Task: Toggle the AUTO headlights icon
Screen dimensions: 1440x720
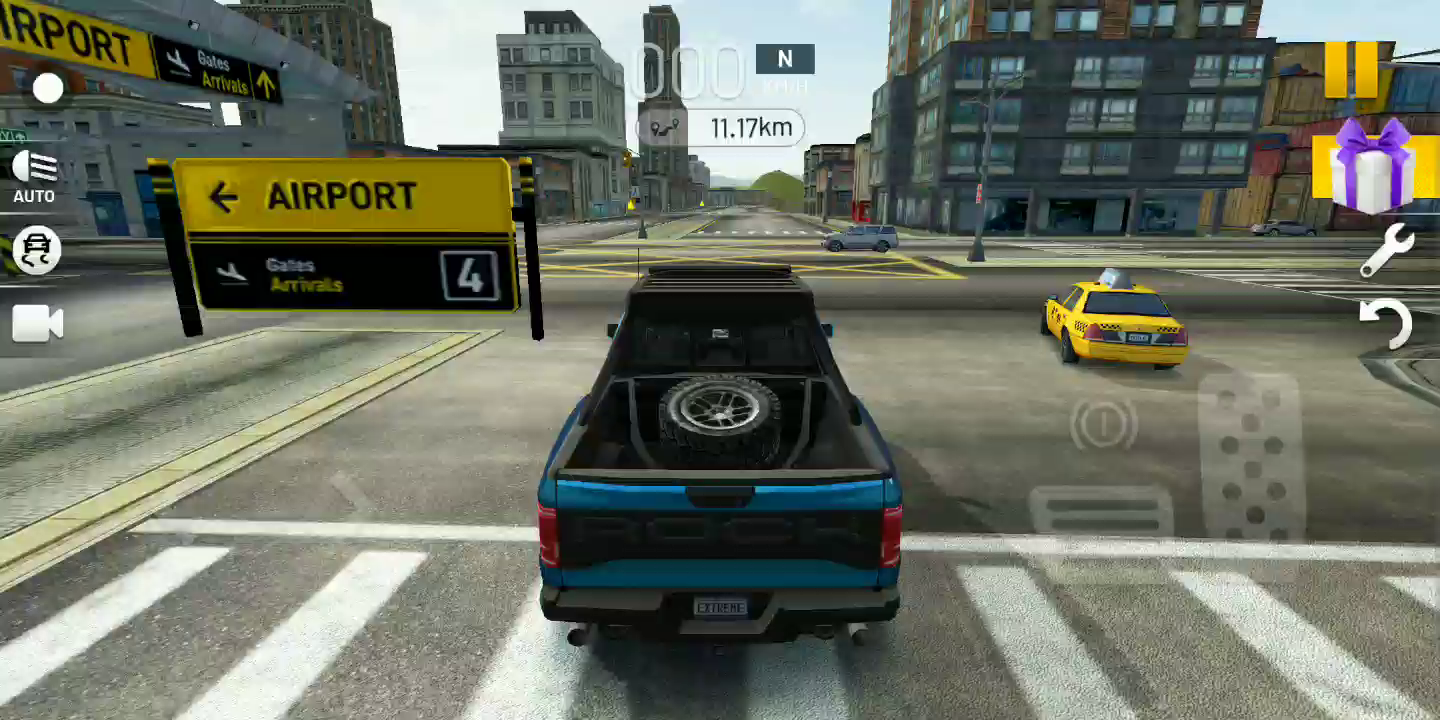Action: [35, 175]
